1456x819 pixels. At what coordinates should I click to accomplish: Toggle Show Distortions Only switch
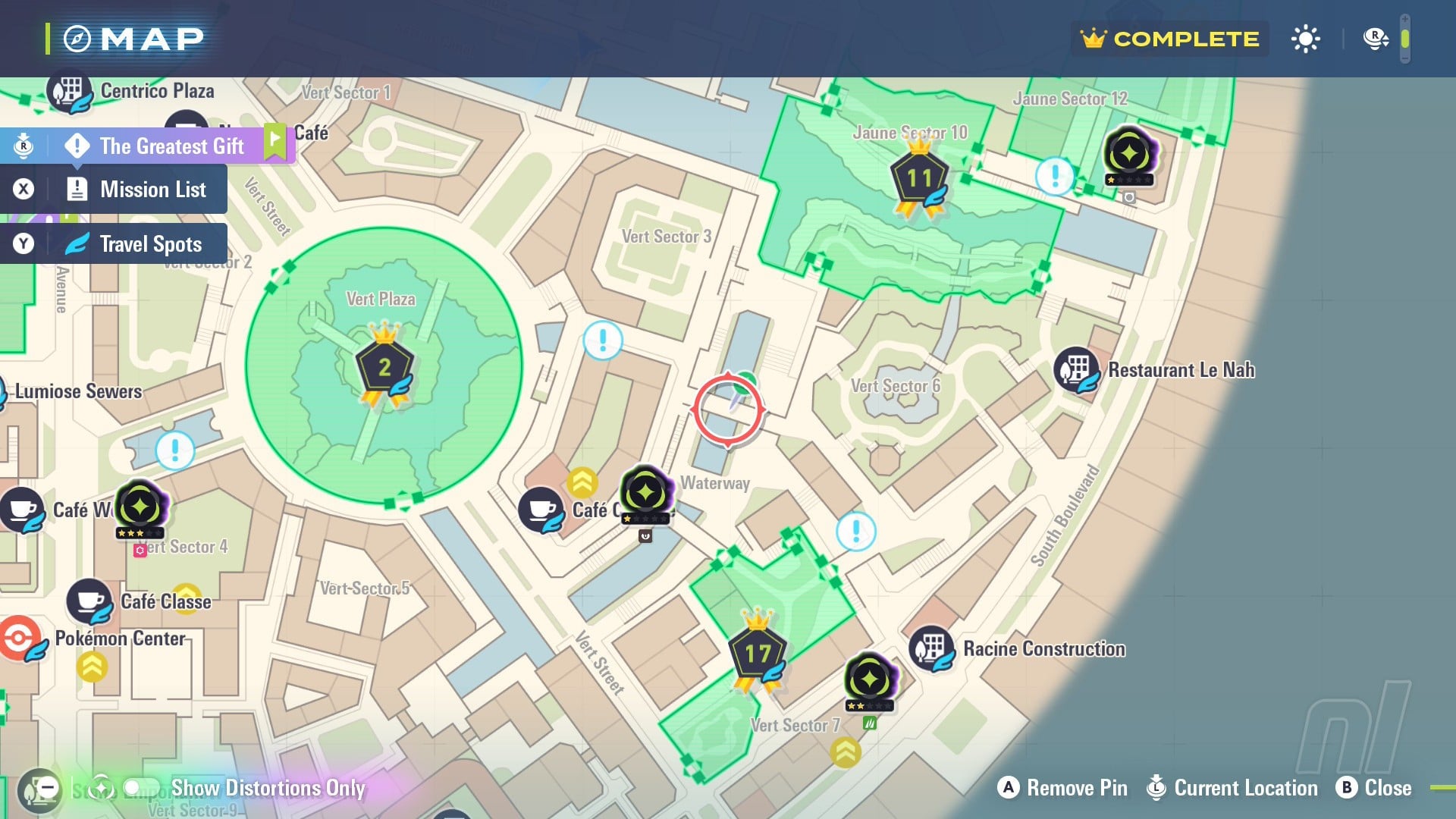click(141, 788)
